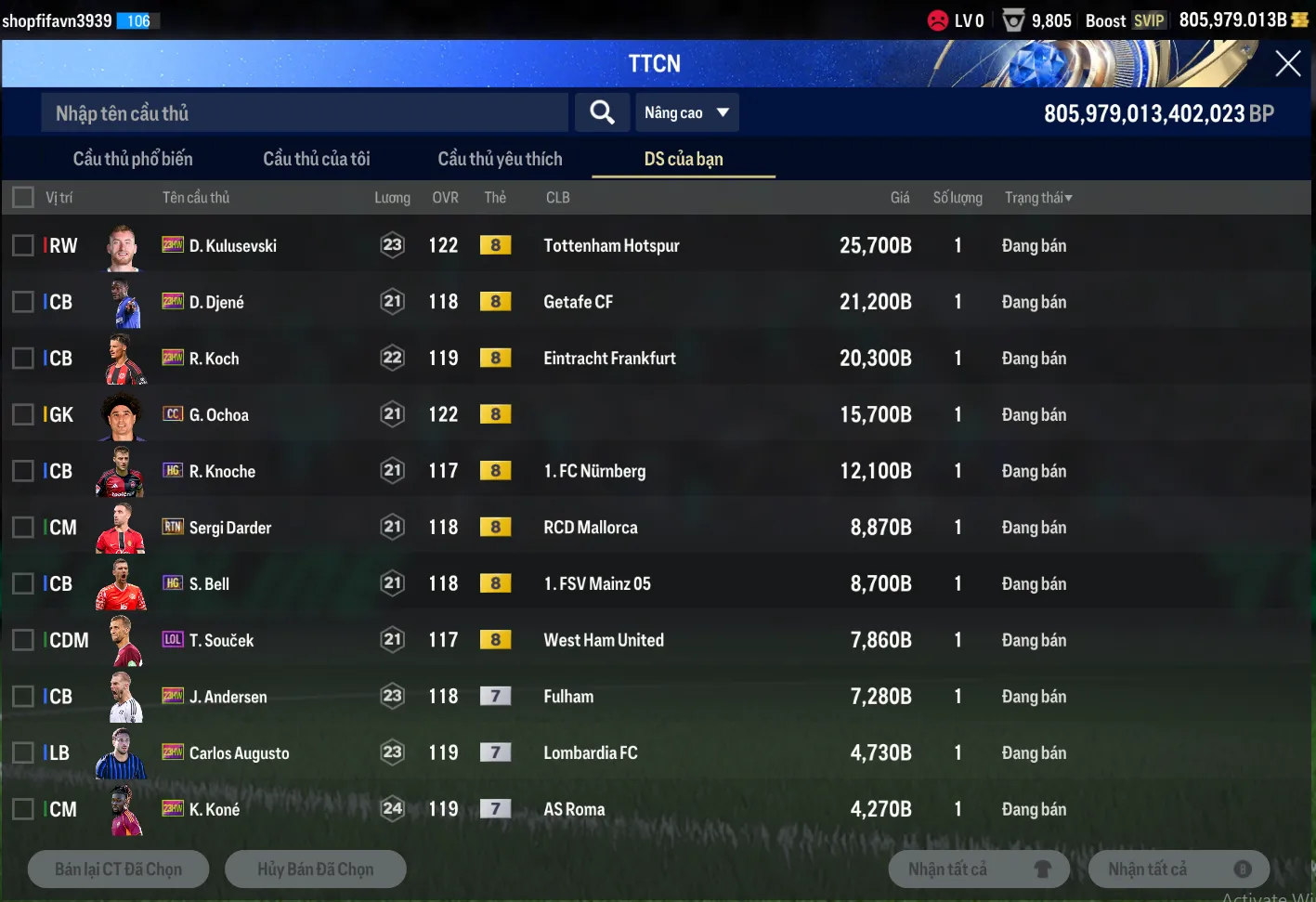Click Bán lại CT Đã Chọn button

119,869
